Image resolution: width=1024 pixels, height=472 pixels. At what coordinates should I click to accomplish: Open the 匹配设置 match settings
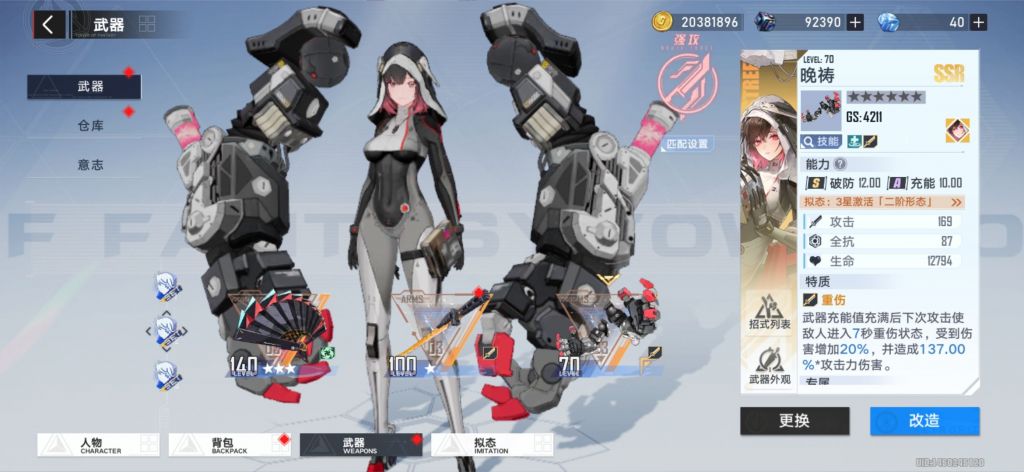point(688,144)
